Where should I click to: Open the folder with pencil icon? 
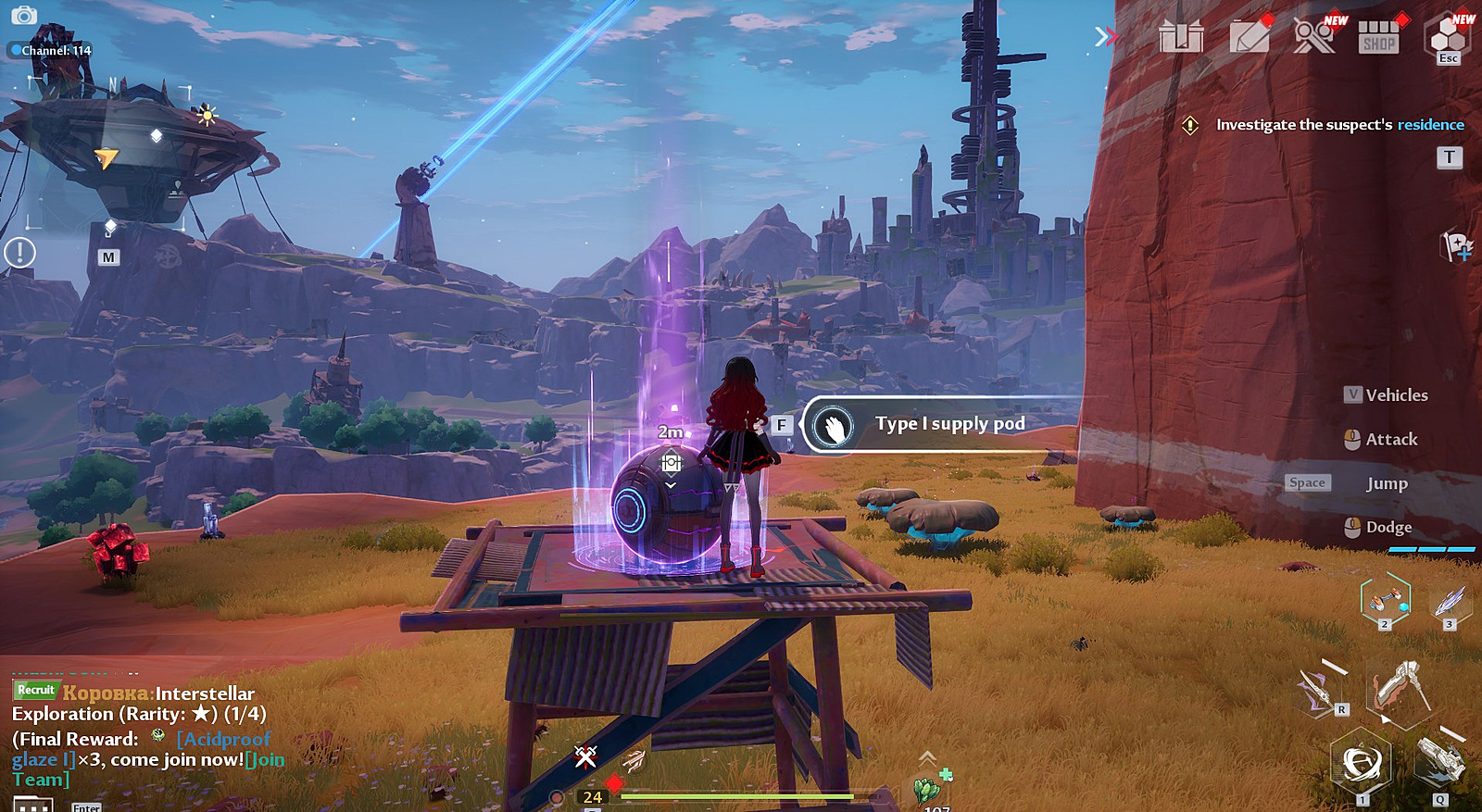click(x=1249, y=38)
